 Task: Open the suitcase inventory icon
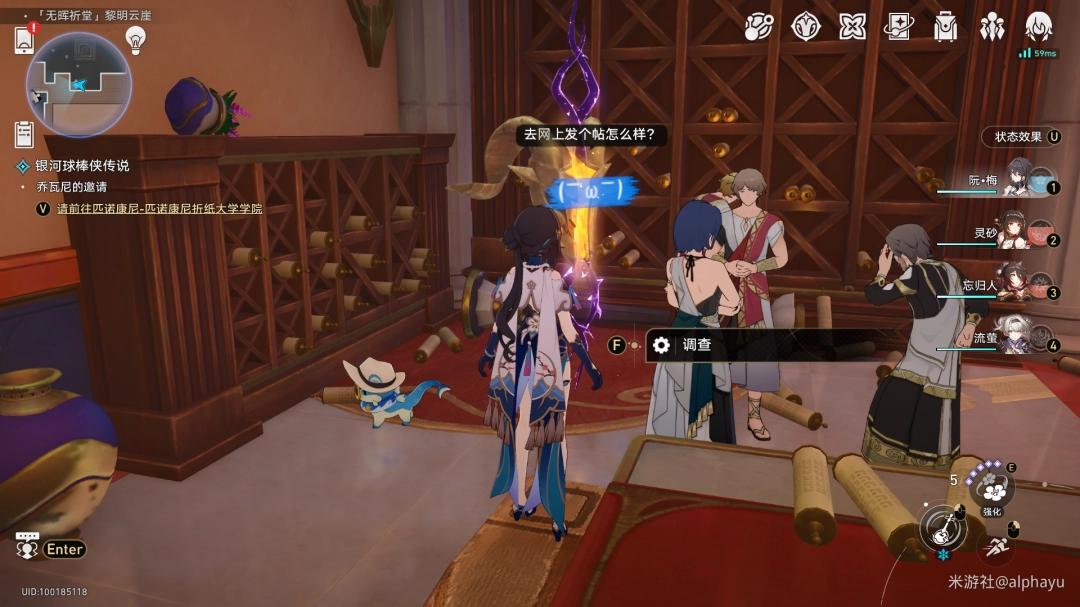[x=945, y=27]
